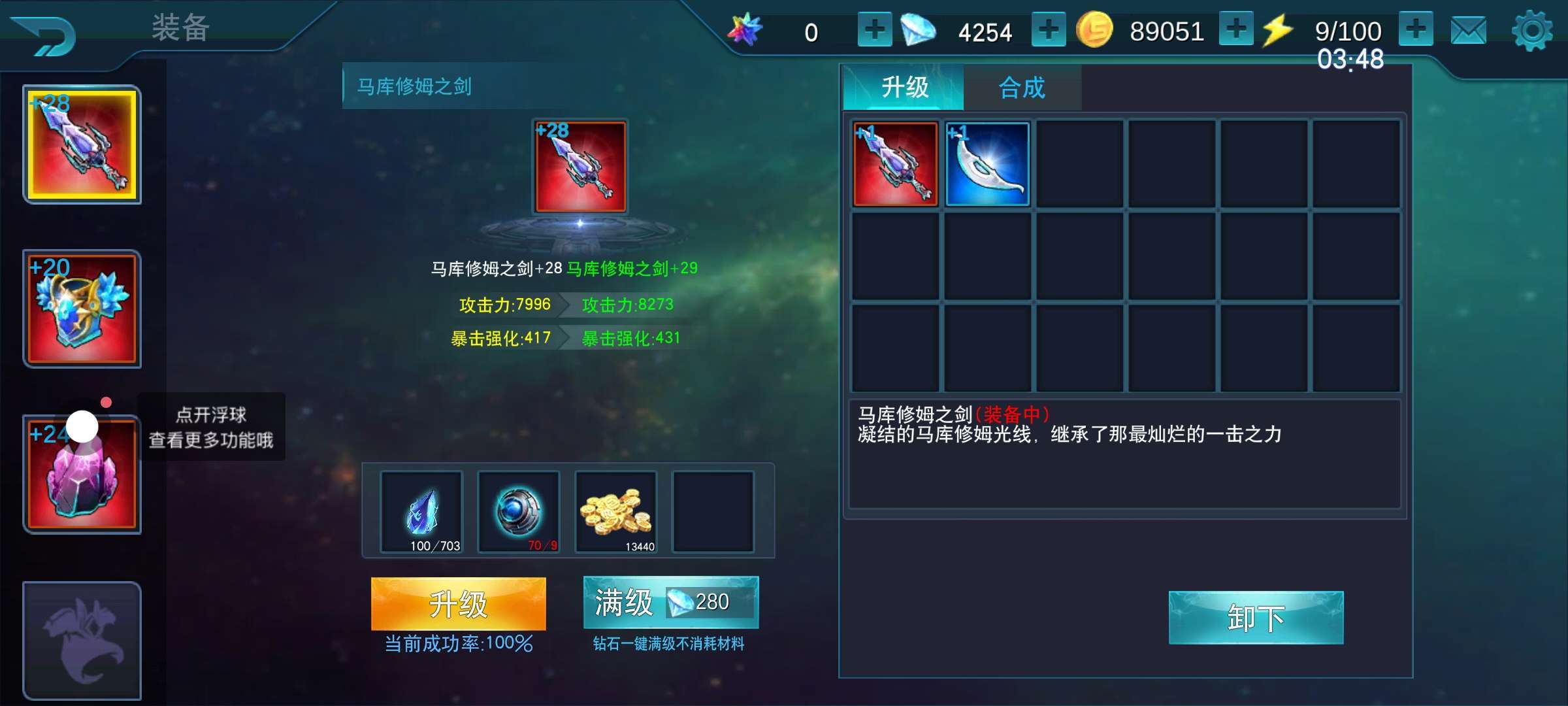Go back using the return arrow
Viewport: 1568px width, 706px height.
point(44,36)
